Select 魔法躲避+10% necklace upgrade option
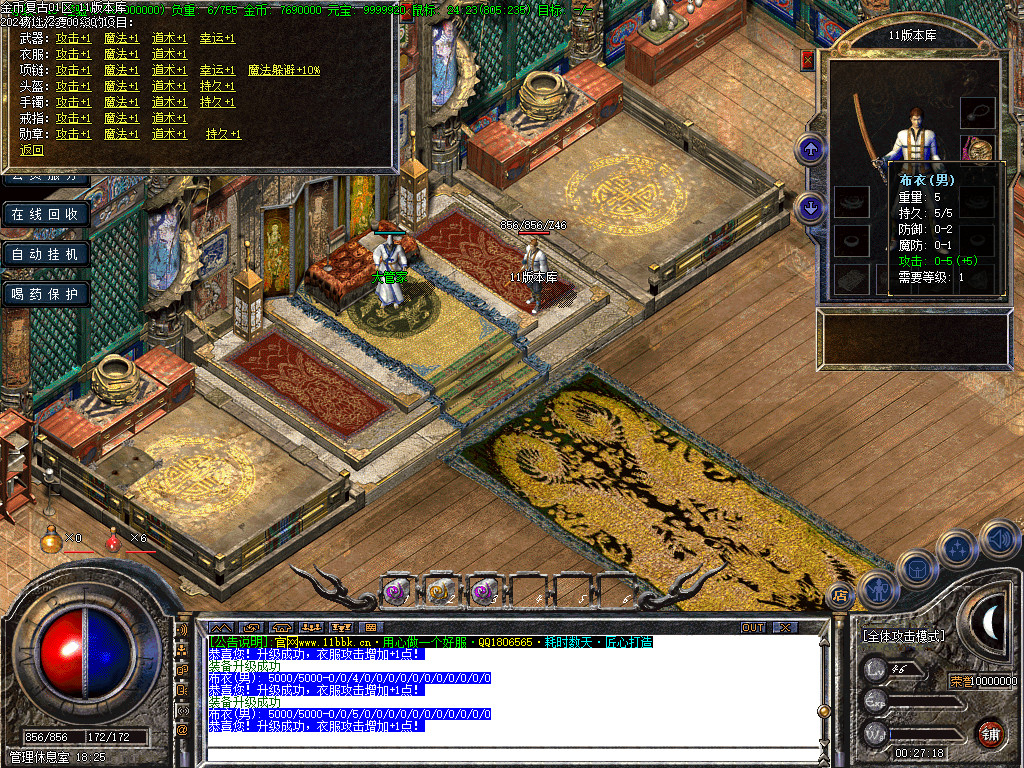1024x768 pixels. [x=284, y=70]
